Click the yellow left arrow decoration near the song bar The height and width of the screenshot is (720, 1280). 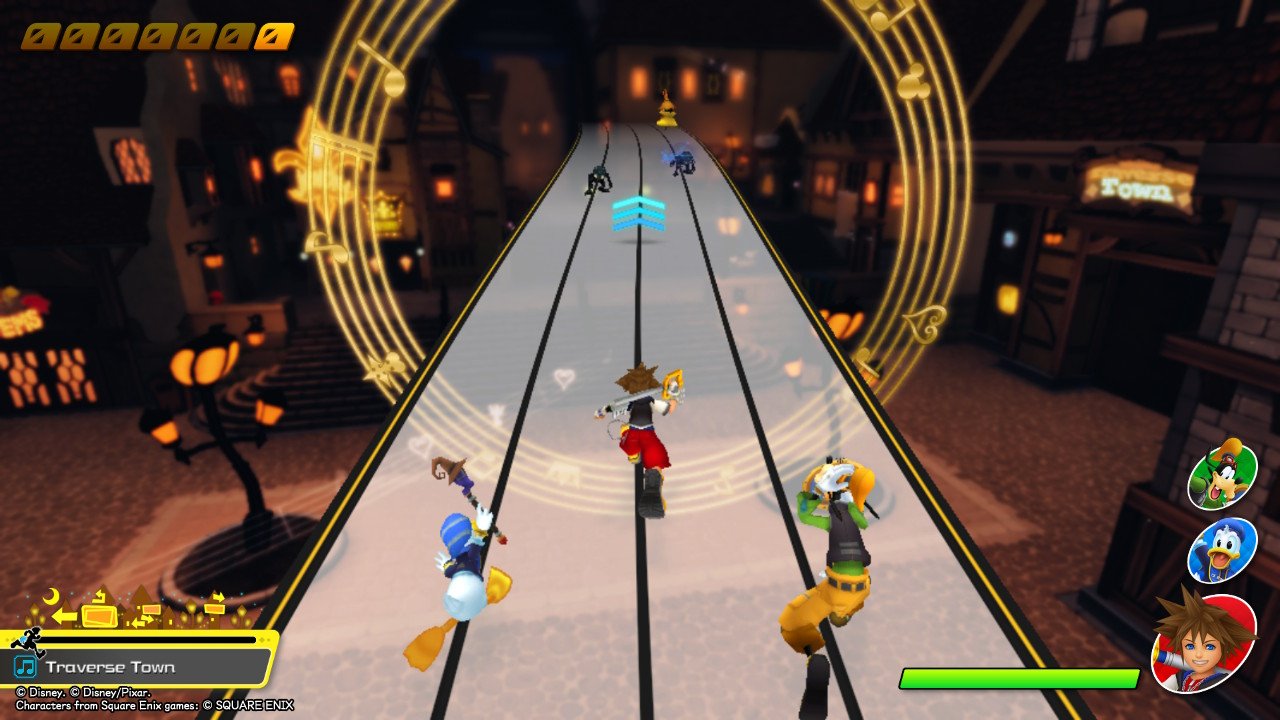[x=66, y=615]
